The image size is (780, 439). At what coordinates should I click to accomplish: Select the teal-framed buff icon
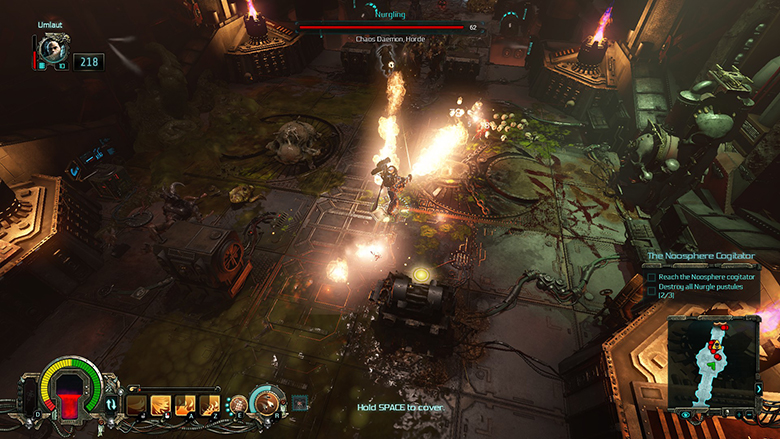[299, 403]
